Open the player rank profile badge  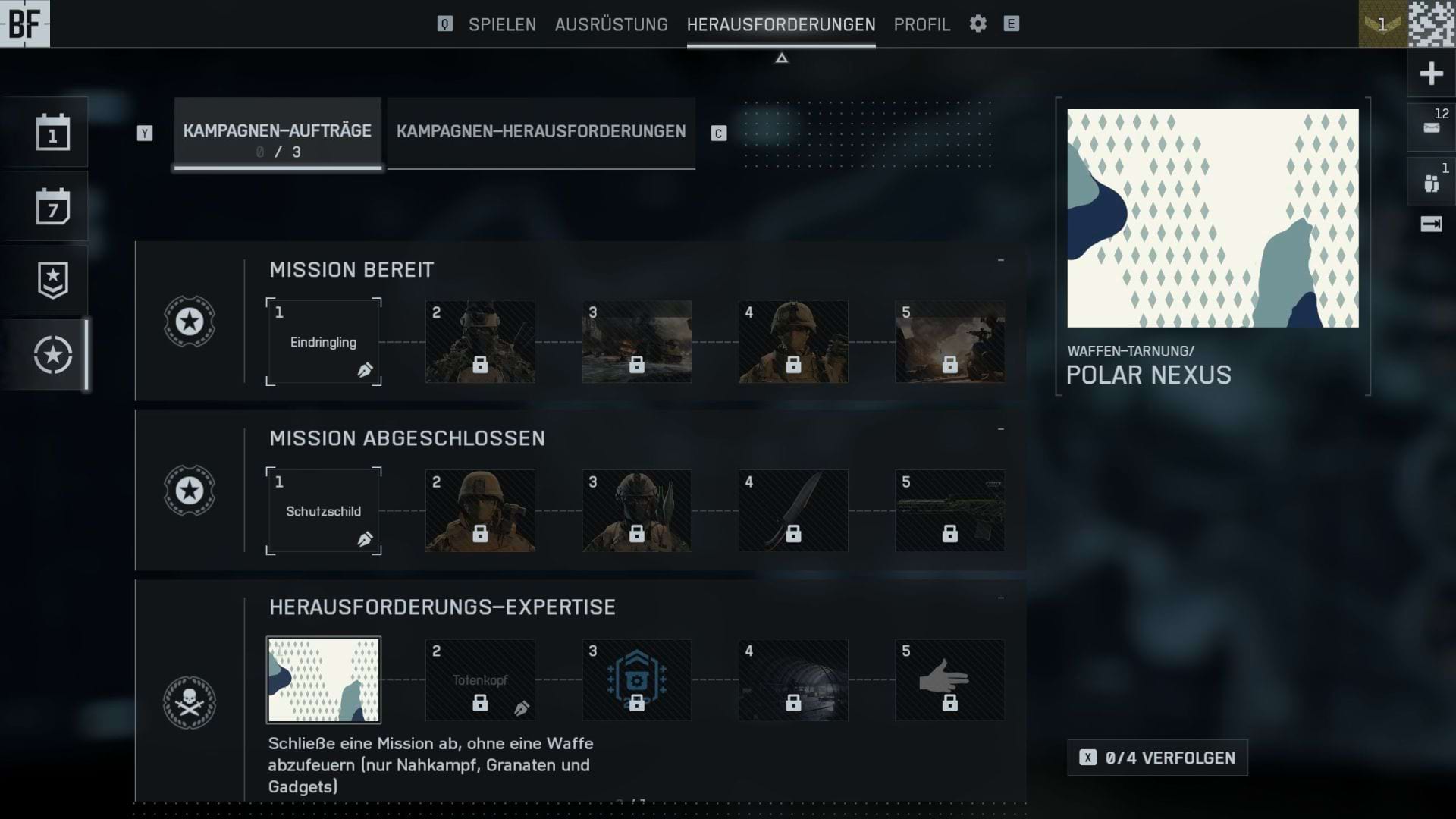[1382, 24]
